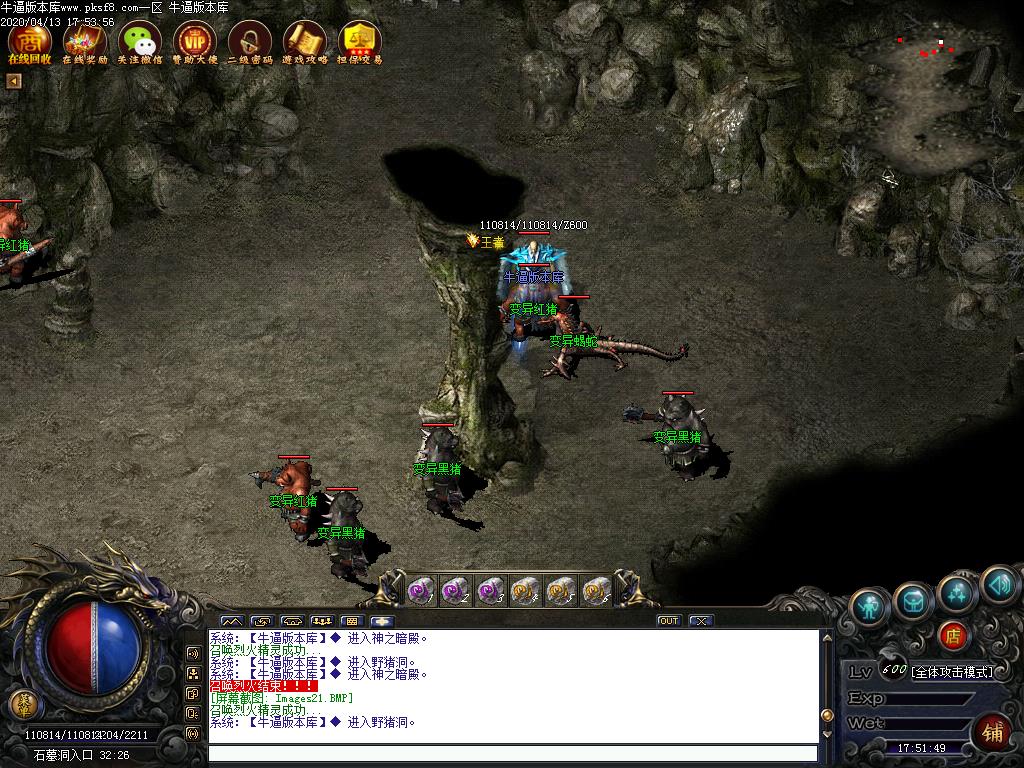The height and width of the screenshot is (768, 1024).
Task: Use the first purple scroll in quick slot 1
Action: (x=421, y=591)
